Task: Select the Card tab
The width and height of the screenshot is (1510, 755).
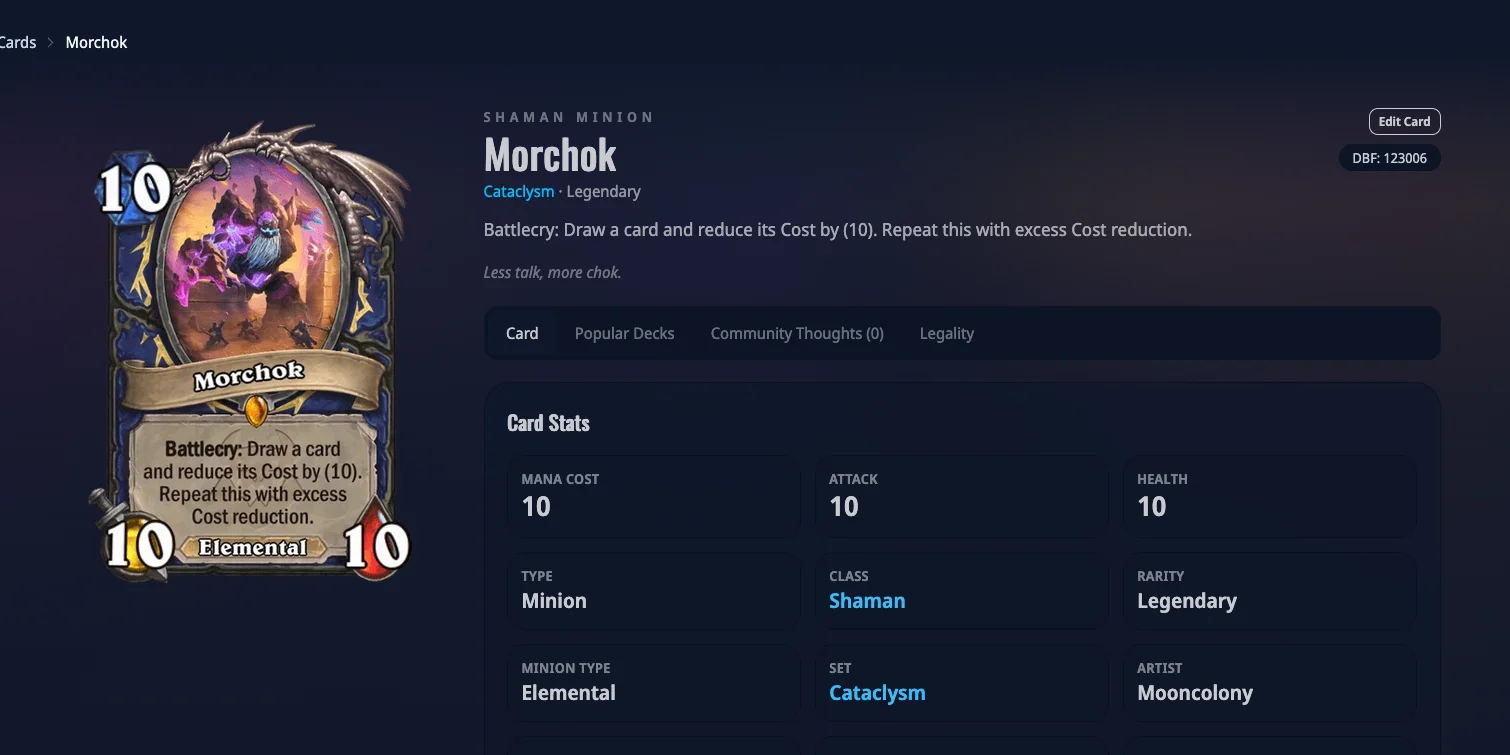Action: pos(522,334)
